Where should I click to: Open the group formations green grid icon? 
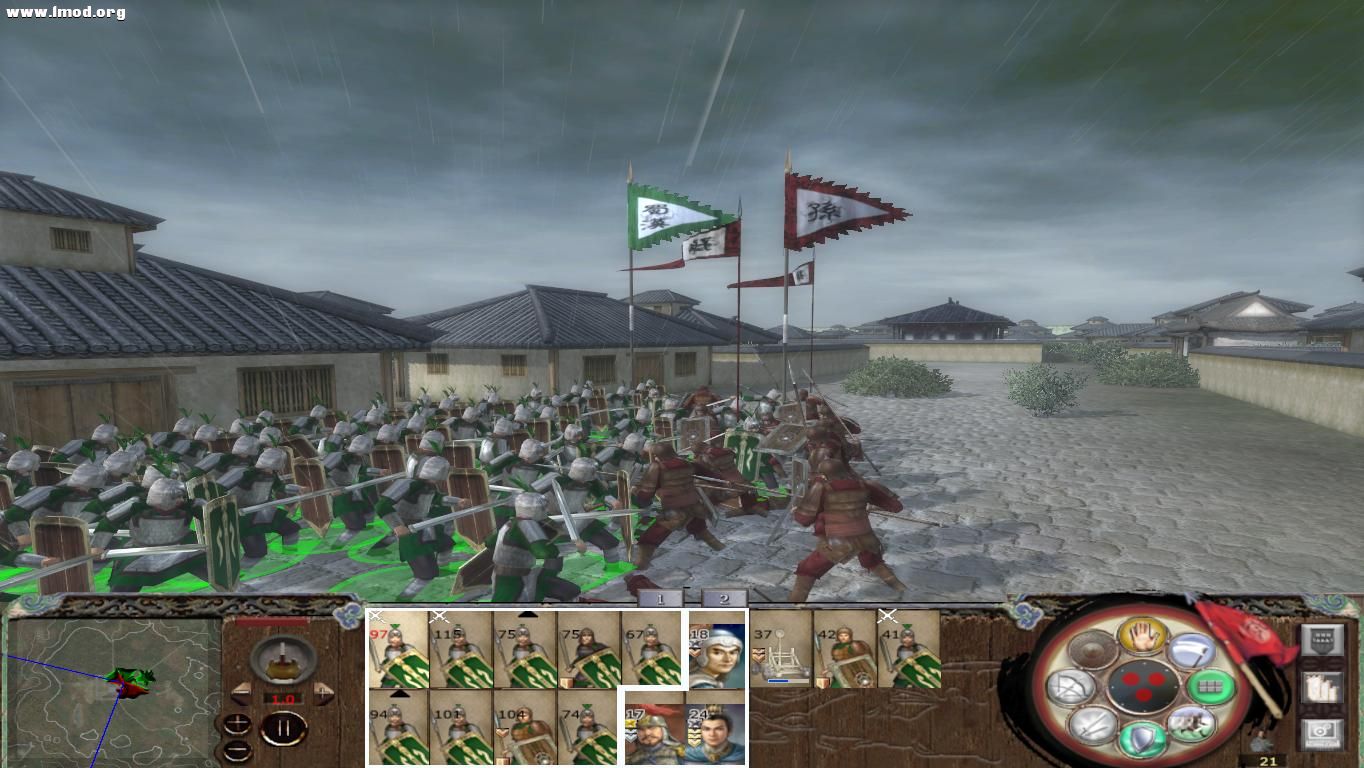pyautogui.click(x=1209, y=688)
